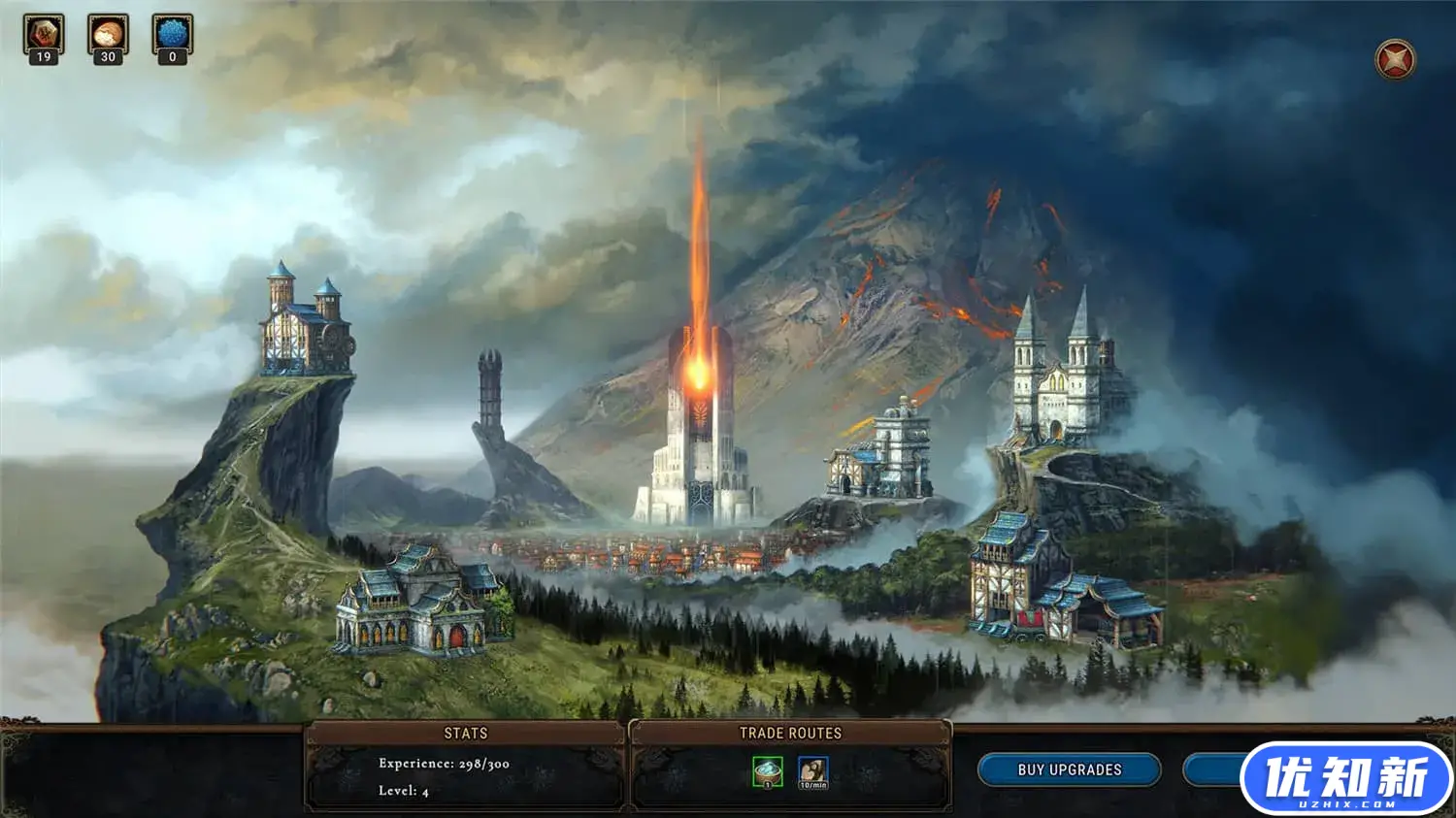Screen dimensions: 1456x818
Task: Open the Buy Upgrades shop
Action: [1069, 769]
